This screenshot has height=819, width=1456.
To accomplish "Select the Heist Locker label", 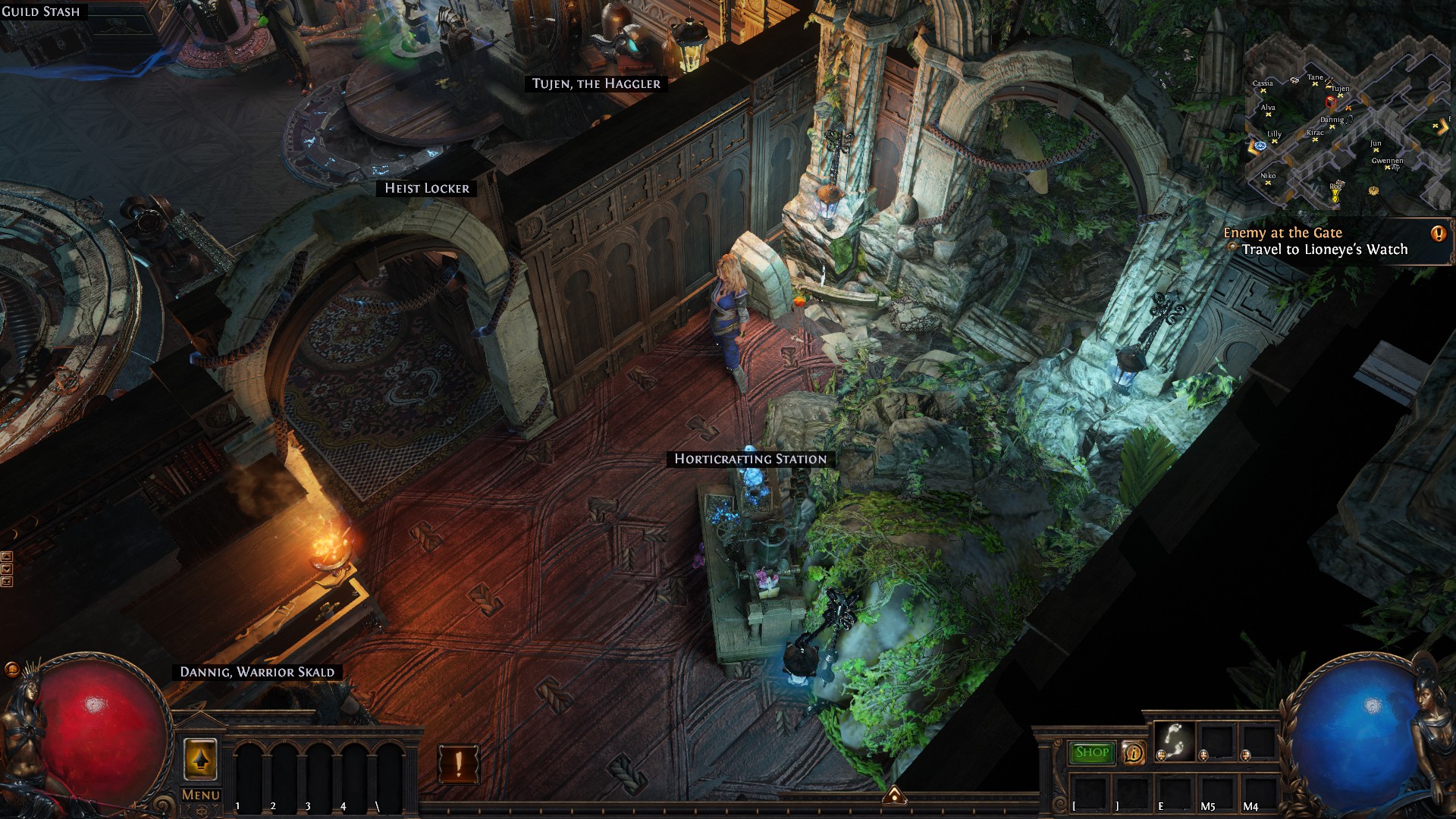I will click(x=426, y=188).
